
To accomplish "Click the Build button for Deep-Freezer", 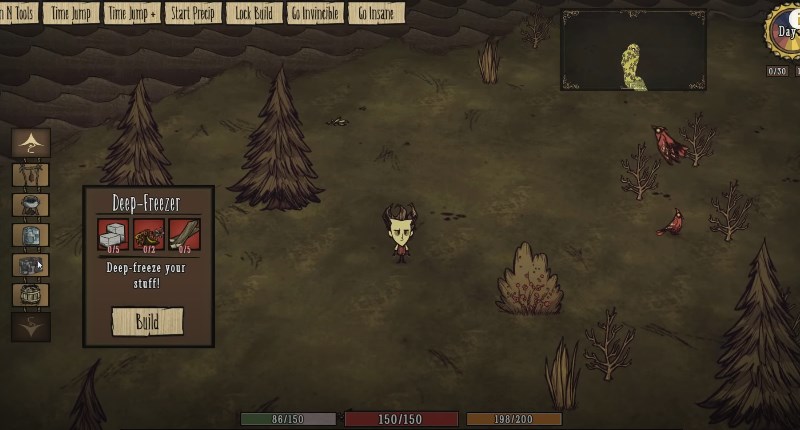I will pyautogui.click(x=147, y=321).
